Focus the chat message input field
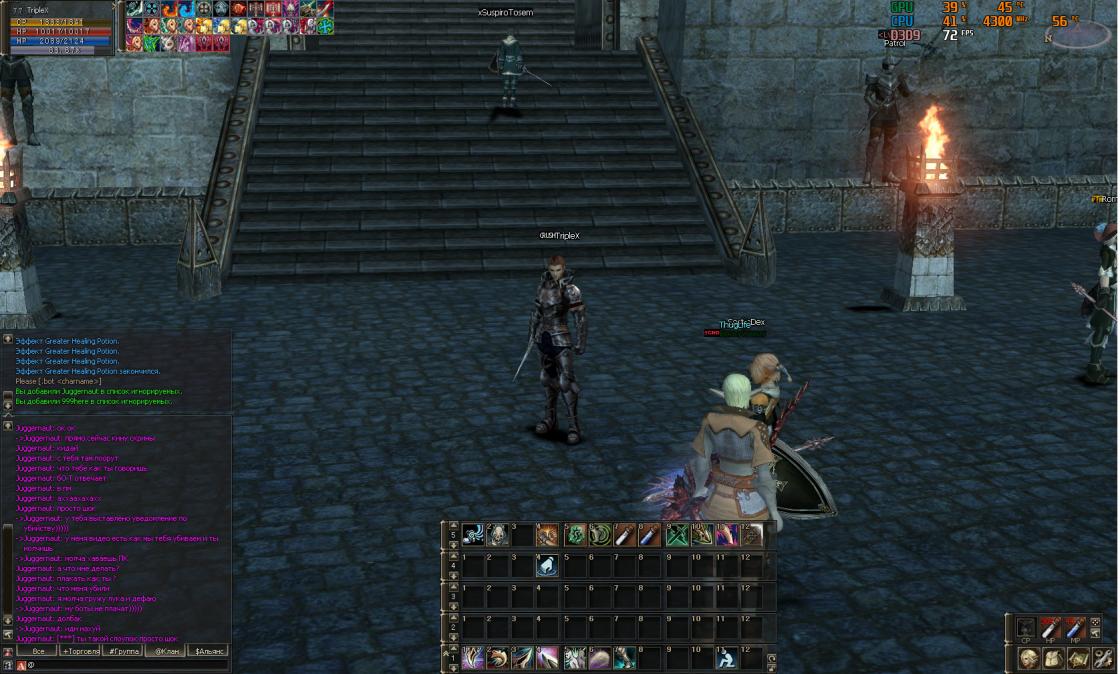The width and height of the screenshot is (1120, 674). 120,665
